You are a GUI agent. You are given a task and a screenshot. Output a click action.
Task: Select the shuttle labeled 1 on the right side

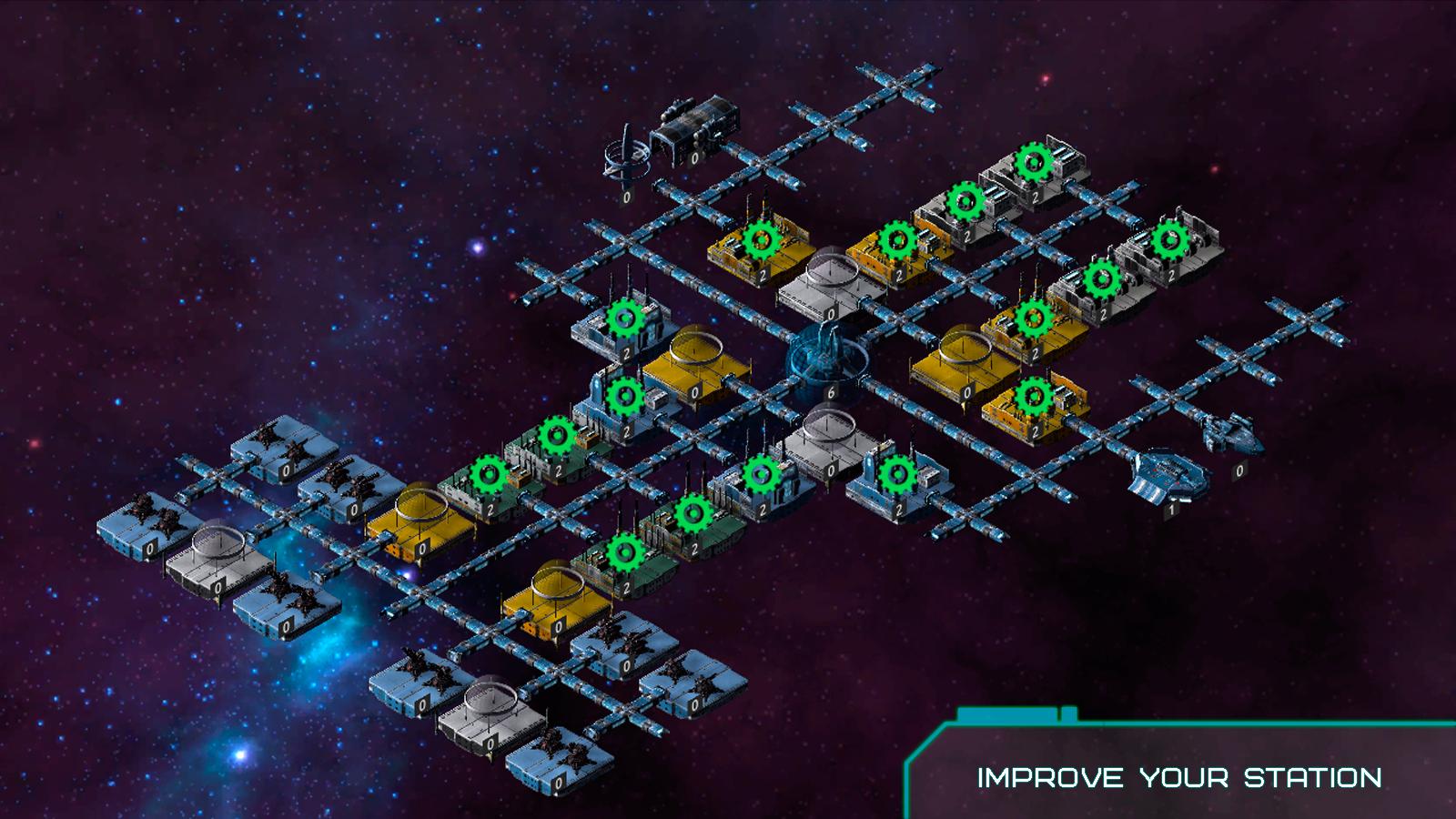(1167, 478)
